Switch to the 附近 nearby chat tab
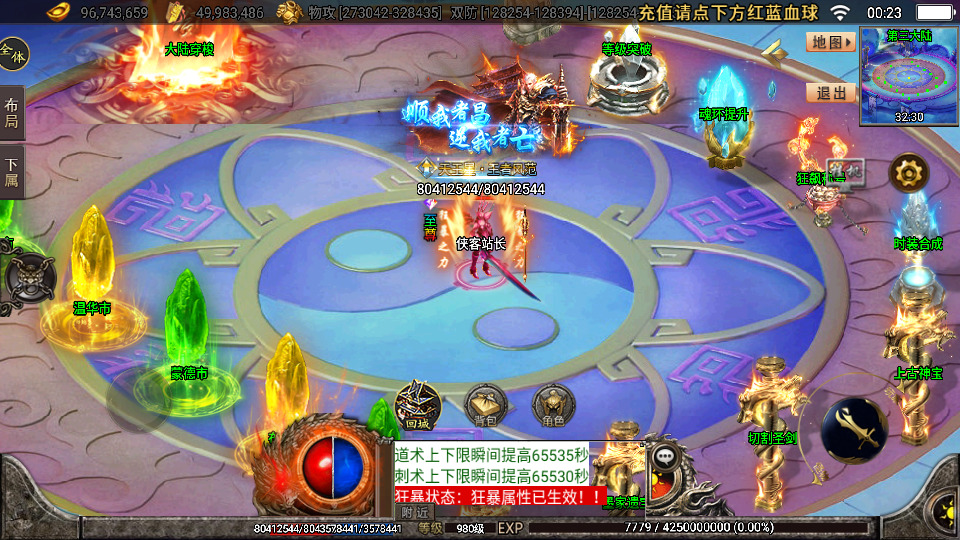The height and width of the screenshot is (540, 960). pos(414,511)
